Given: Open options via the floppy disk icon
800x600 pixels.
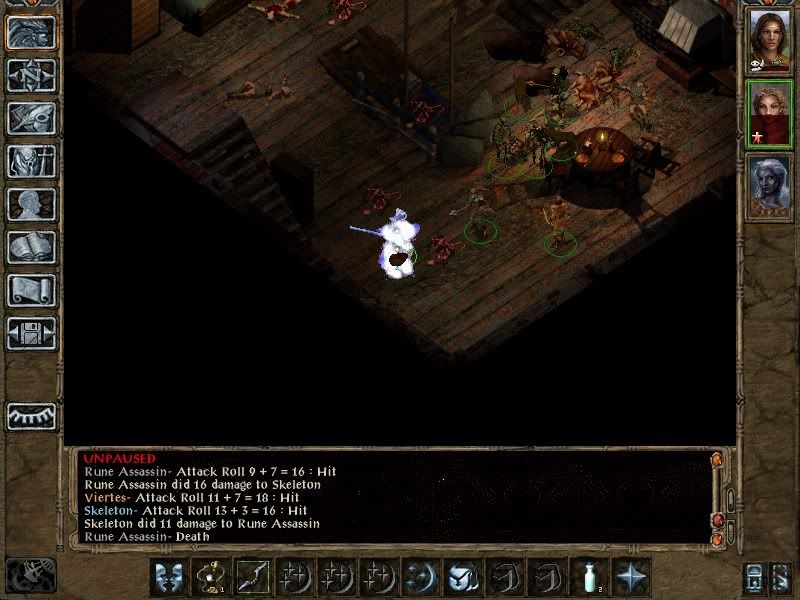Looking at the screenshot, I should pyautogui.click(x=31, y=333).
